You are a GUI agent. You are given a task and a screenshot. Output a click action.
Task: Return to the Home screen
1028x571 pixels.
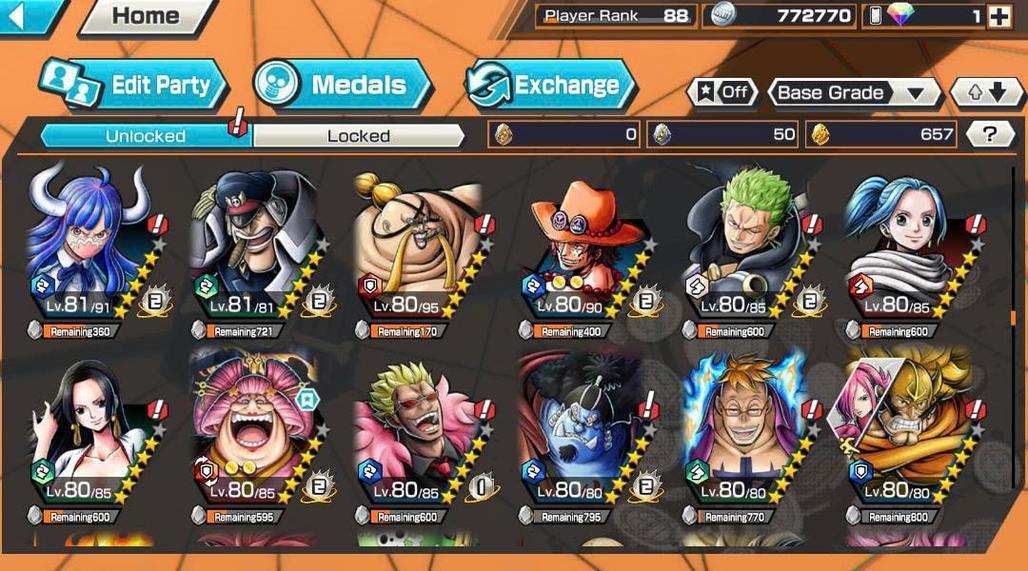tap(148, 16)
